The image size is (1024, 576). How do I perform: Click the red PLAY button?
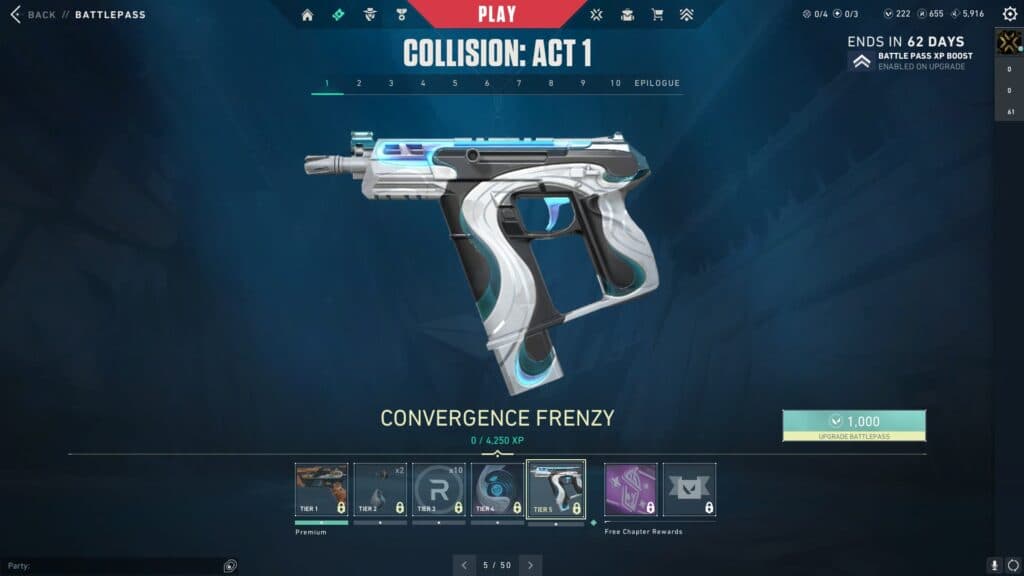(497, 14)
